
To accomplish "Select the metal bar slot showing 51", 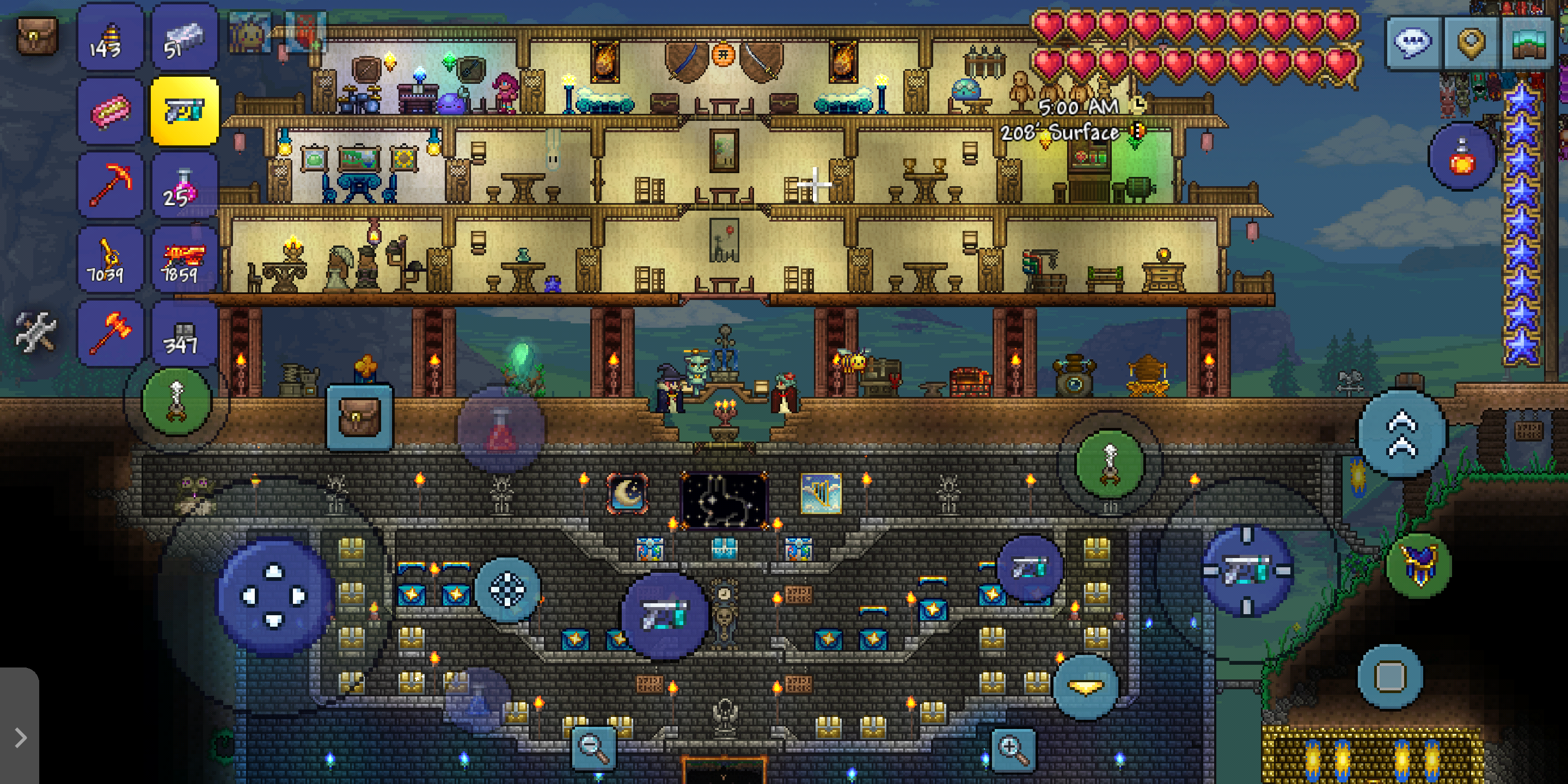I will (x=184, y=38).
